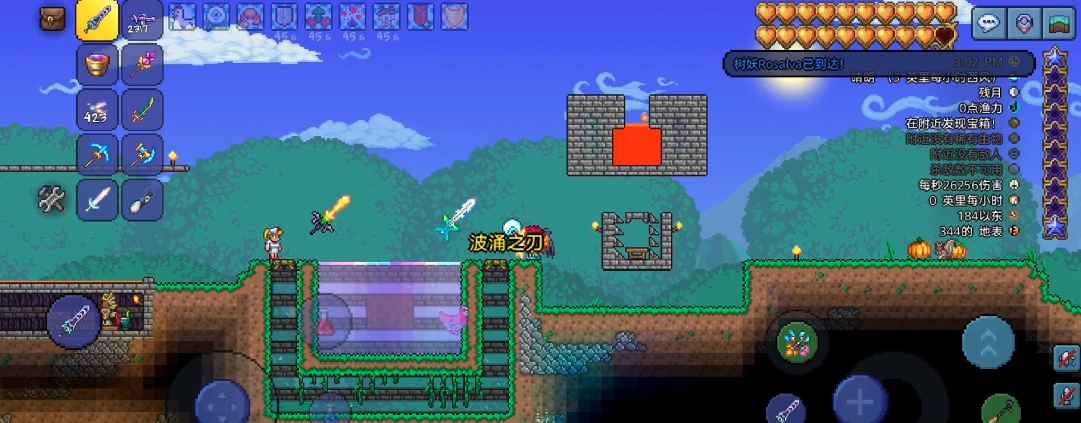Tap the map pin button
The image size is (1081, 423).
(1024, 23)
